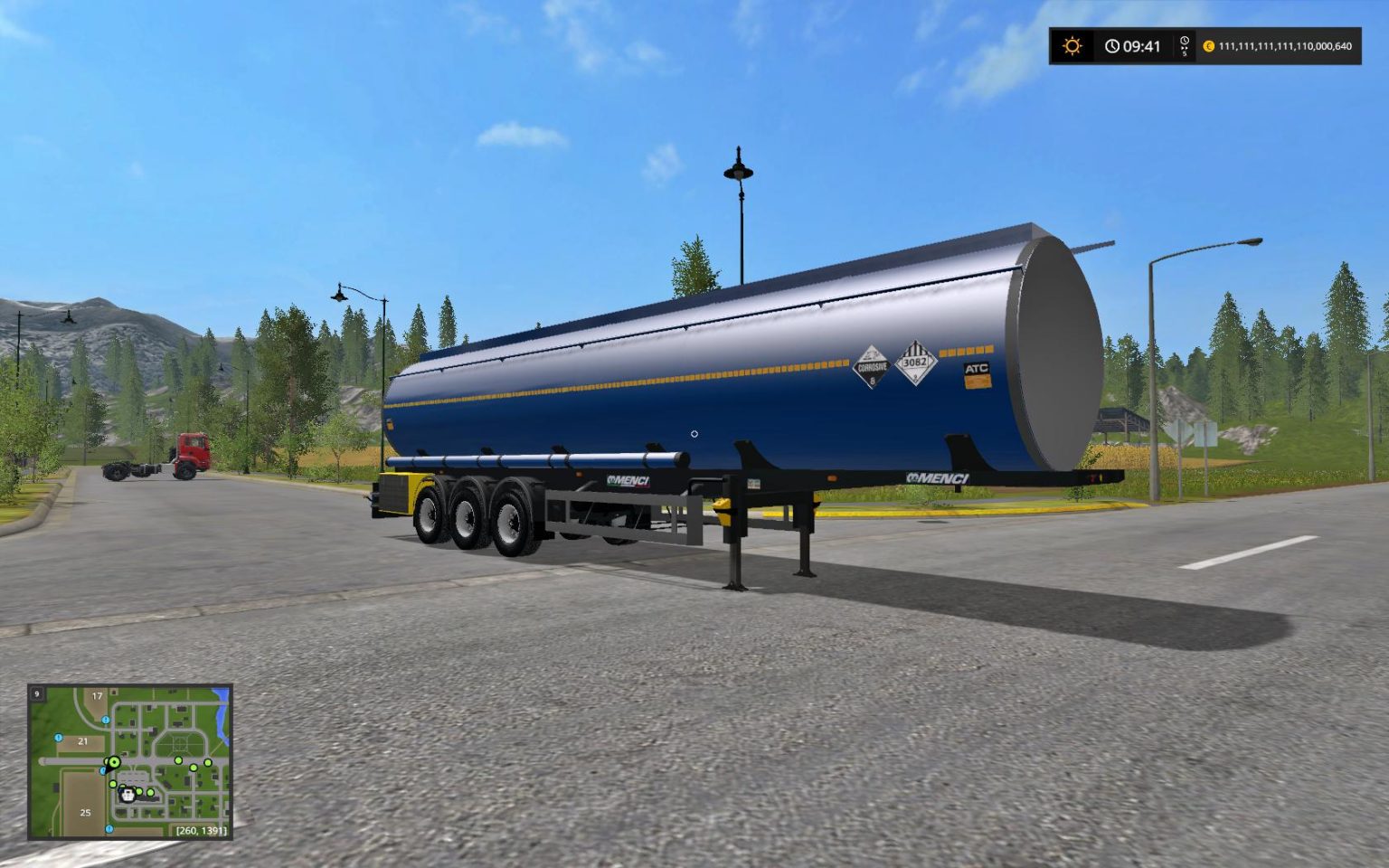This screenshot has width=1389, height=868.
Task: Click field label 25 on the minimap
Action: (85, 813)
